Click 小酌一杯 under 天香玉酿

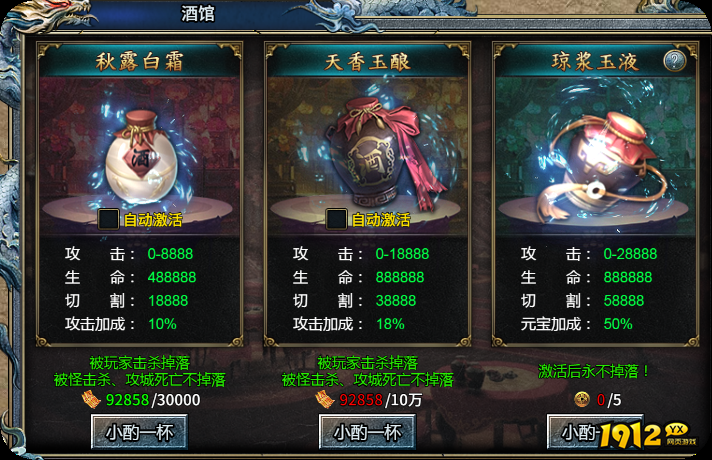(367, 432)
